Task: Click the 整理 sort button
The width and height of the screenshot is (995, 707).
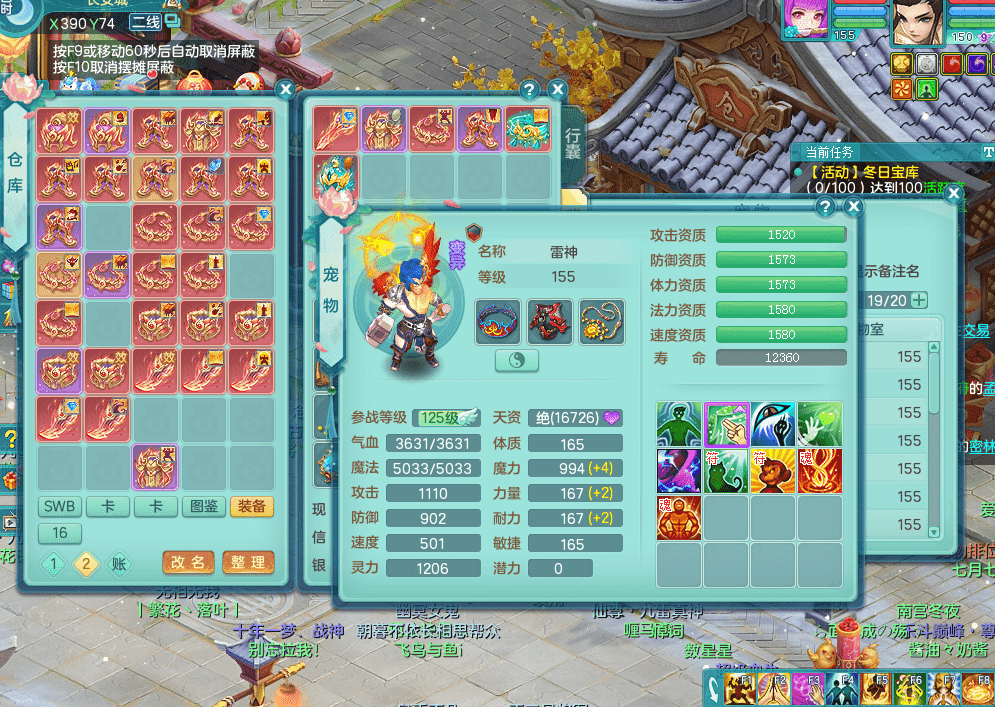Action: pos(248,563)
